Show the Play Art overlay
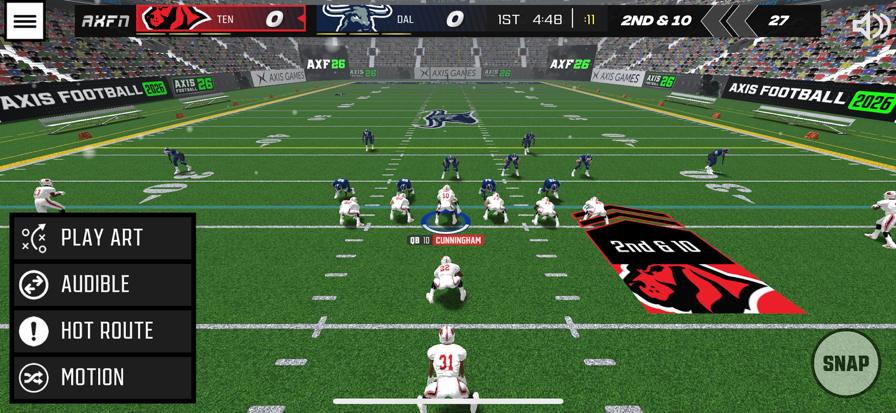 tap(103, 238)
